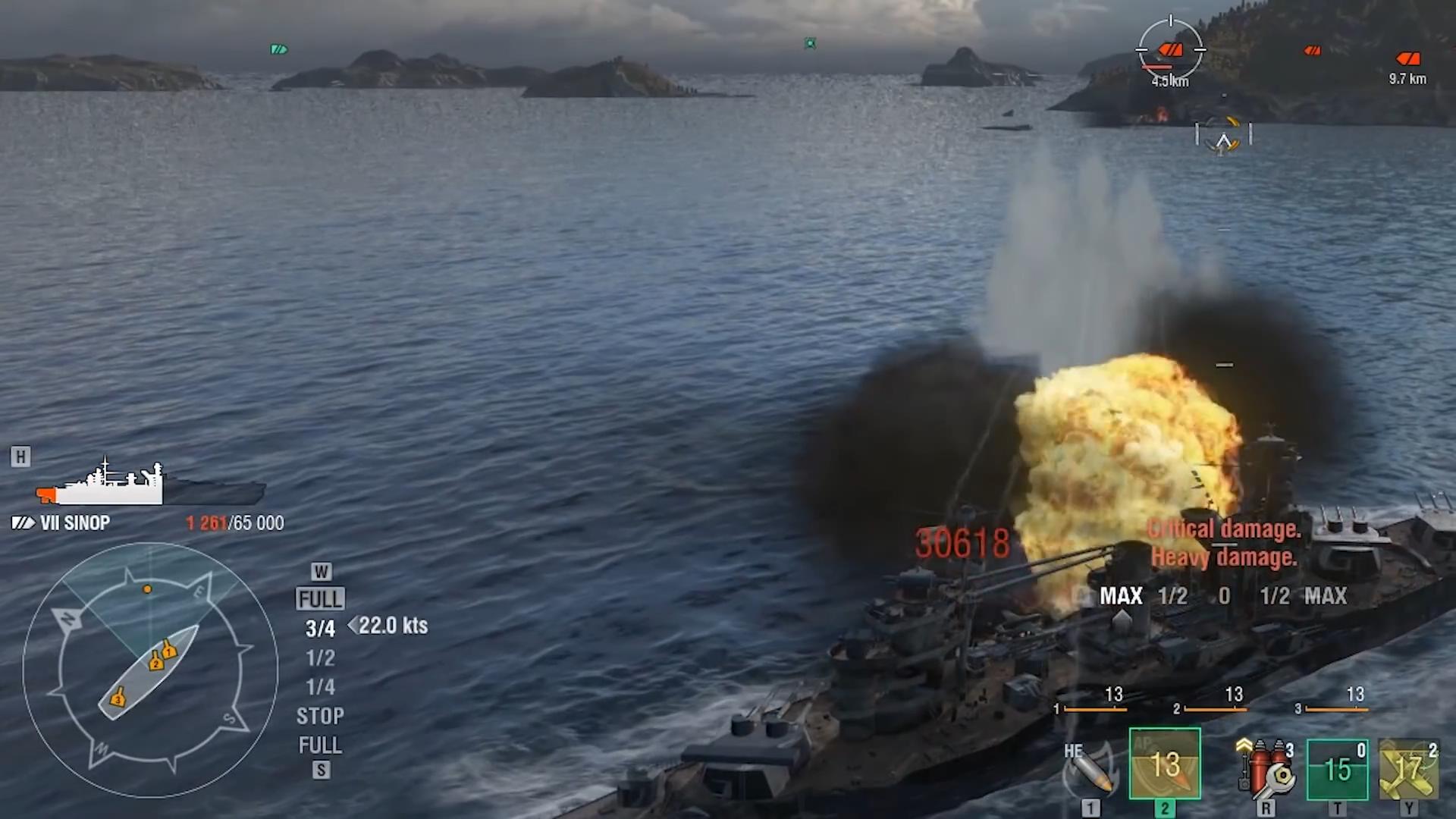Viewport: 1456px width, 819px height.
Task: Set engine telegraph to 3/4 speed
Action: [x=320, y=629]
